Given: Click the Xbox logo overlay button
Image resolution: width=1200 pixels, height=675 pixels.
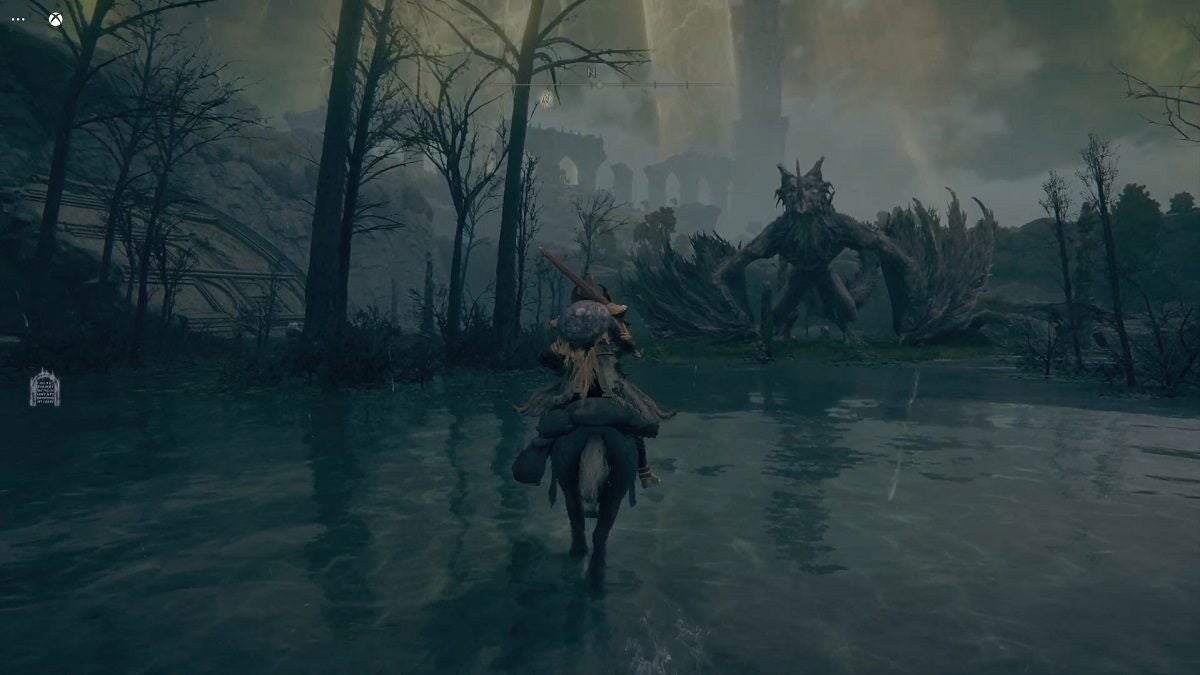Looking at the screenshot, I should [x=55, y=19].
